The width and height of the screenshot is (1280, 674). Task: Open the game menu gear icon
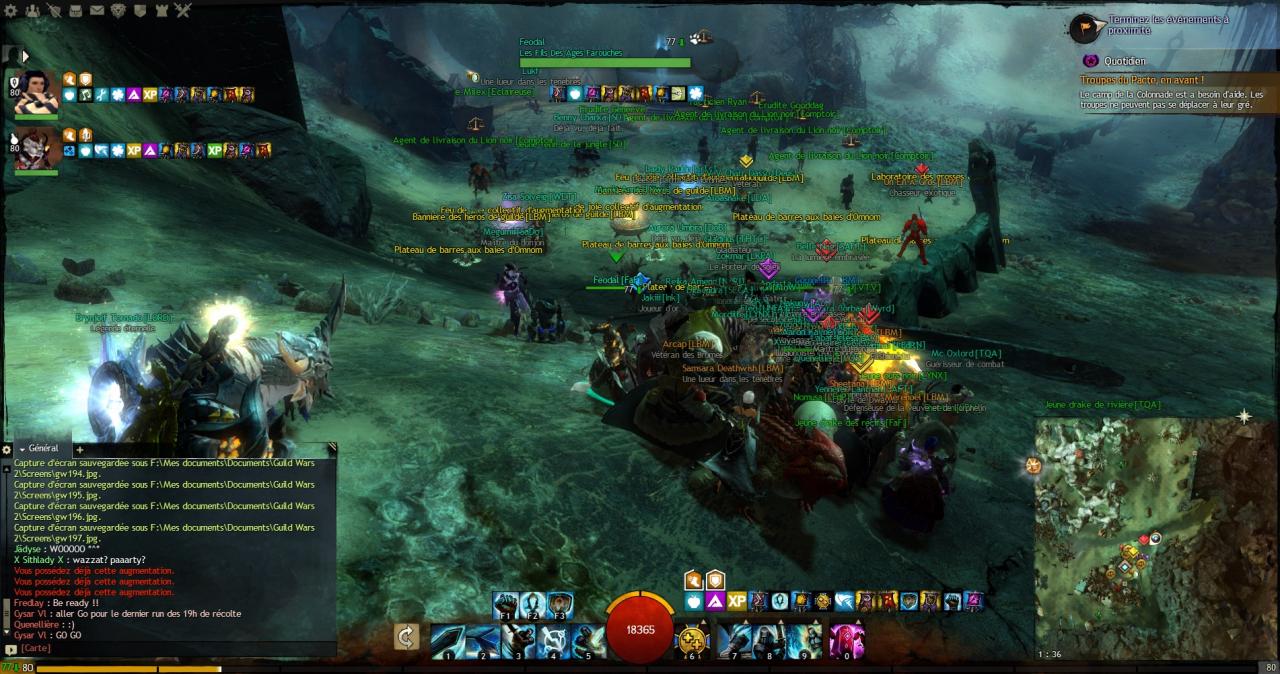point(11,11)
